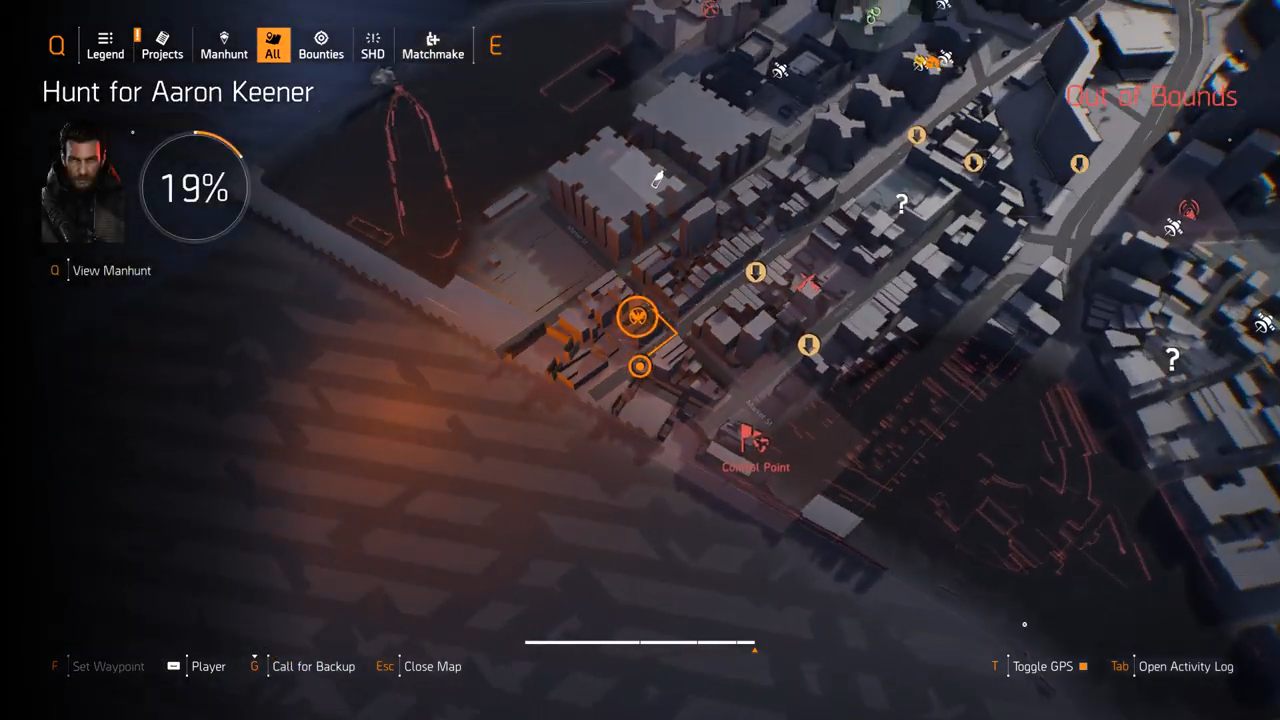The image size is (1280, 720).
Task: View the Aaron Keener manhunt portrait
Action: coord(83,182)
